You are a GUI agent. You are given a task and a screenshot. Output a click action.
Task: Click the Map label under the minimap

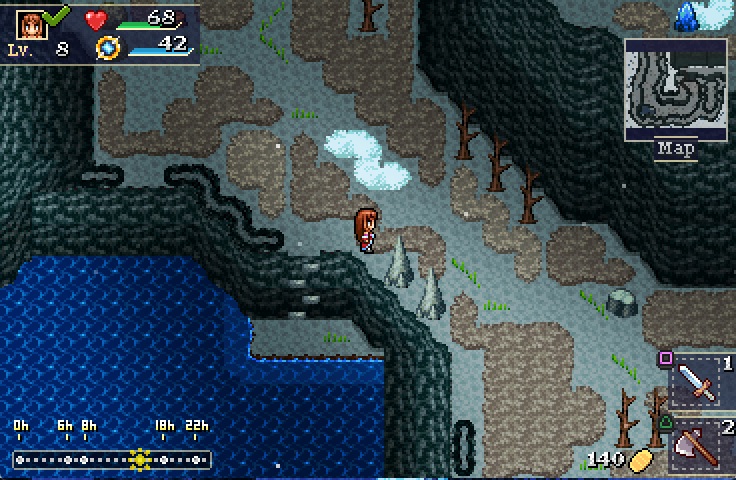(676, 149)
